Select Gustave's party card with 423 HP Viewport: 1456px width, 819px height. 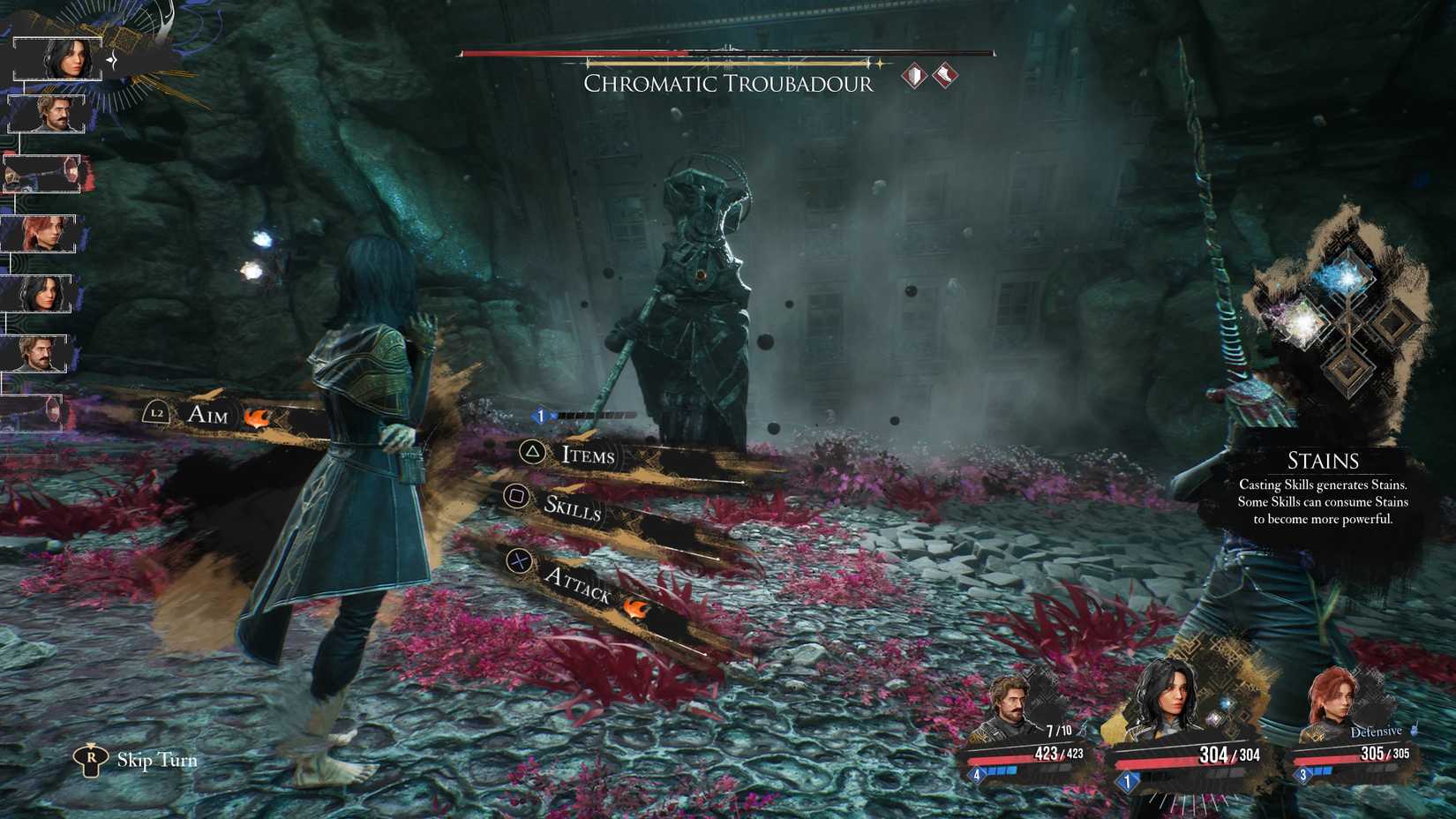pyautogui.click(x=1026, y=731)
